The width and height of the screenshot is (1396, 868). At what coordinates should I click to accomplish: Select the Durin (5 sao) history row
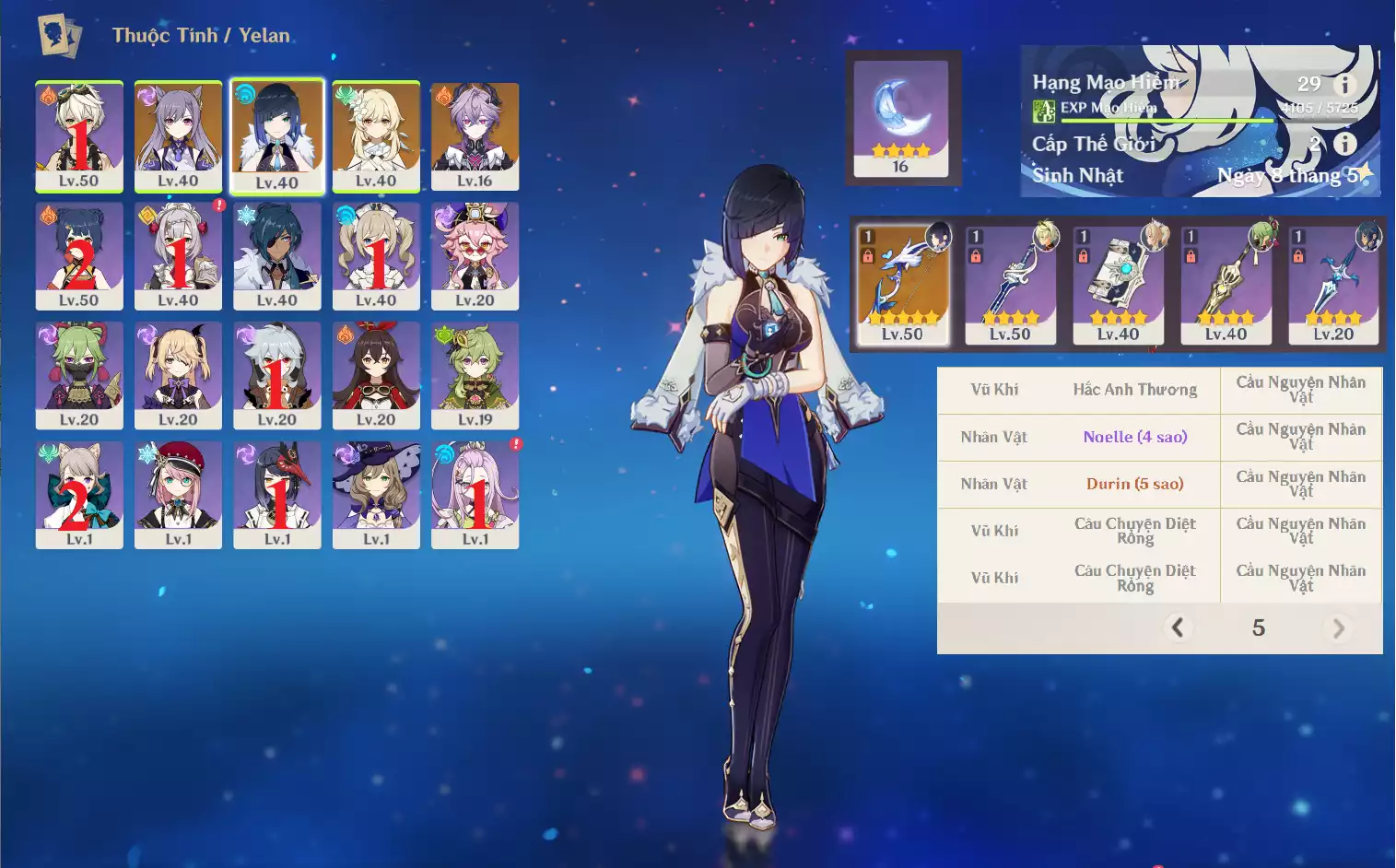click(x=1134, y=484)
